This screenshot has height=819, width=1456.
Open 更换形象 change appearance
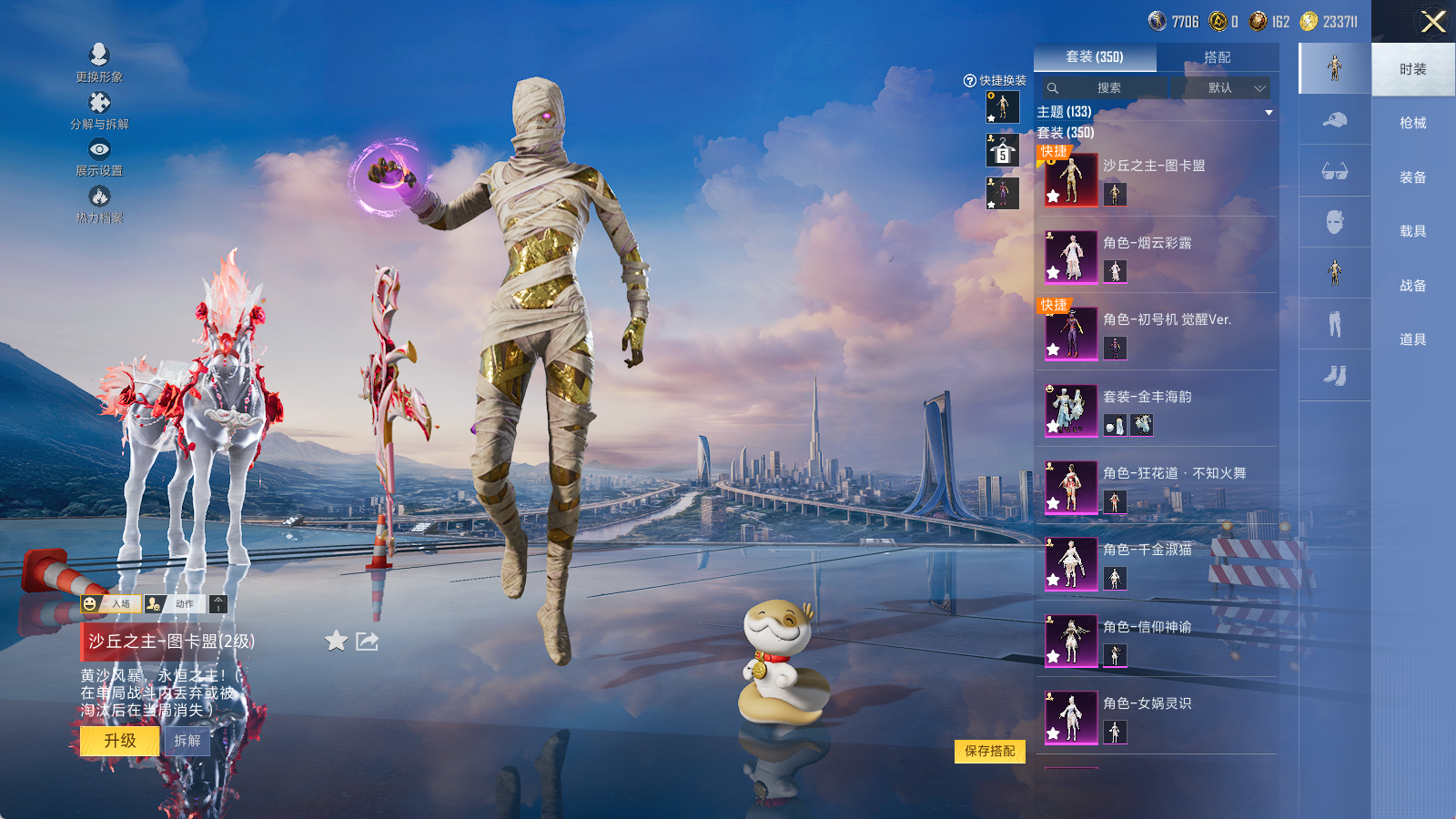[99, 63]
